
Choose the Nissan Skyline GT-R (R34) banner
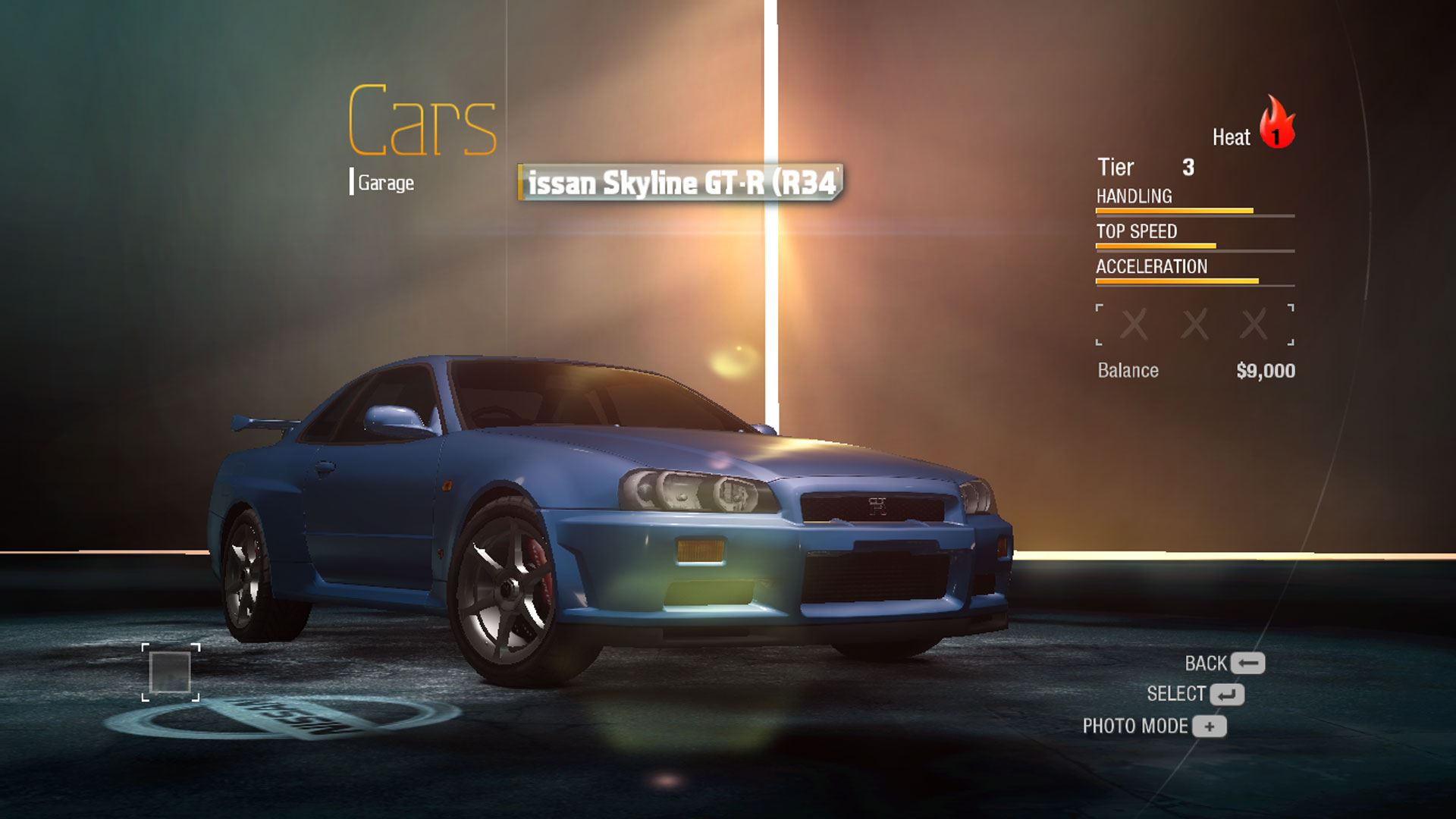pos(680,183)
